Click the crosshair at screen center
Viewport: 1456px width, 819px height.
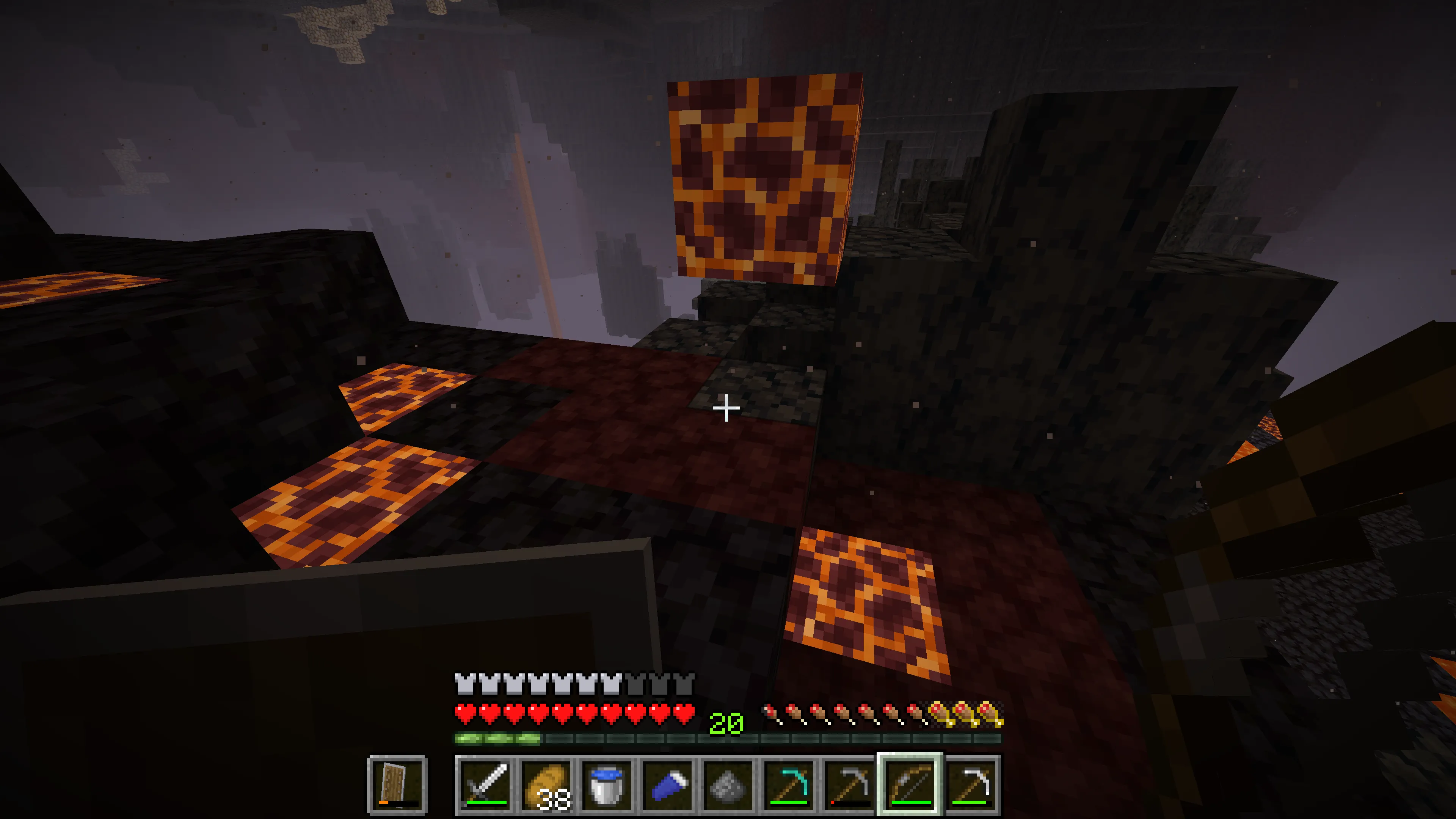coord(726,408)
